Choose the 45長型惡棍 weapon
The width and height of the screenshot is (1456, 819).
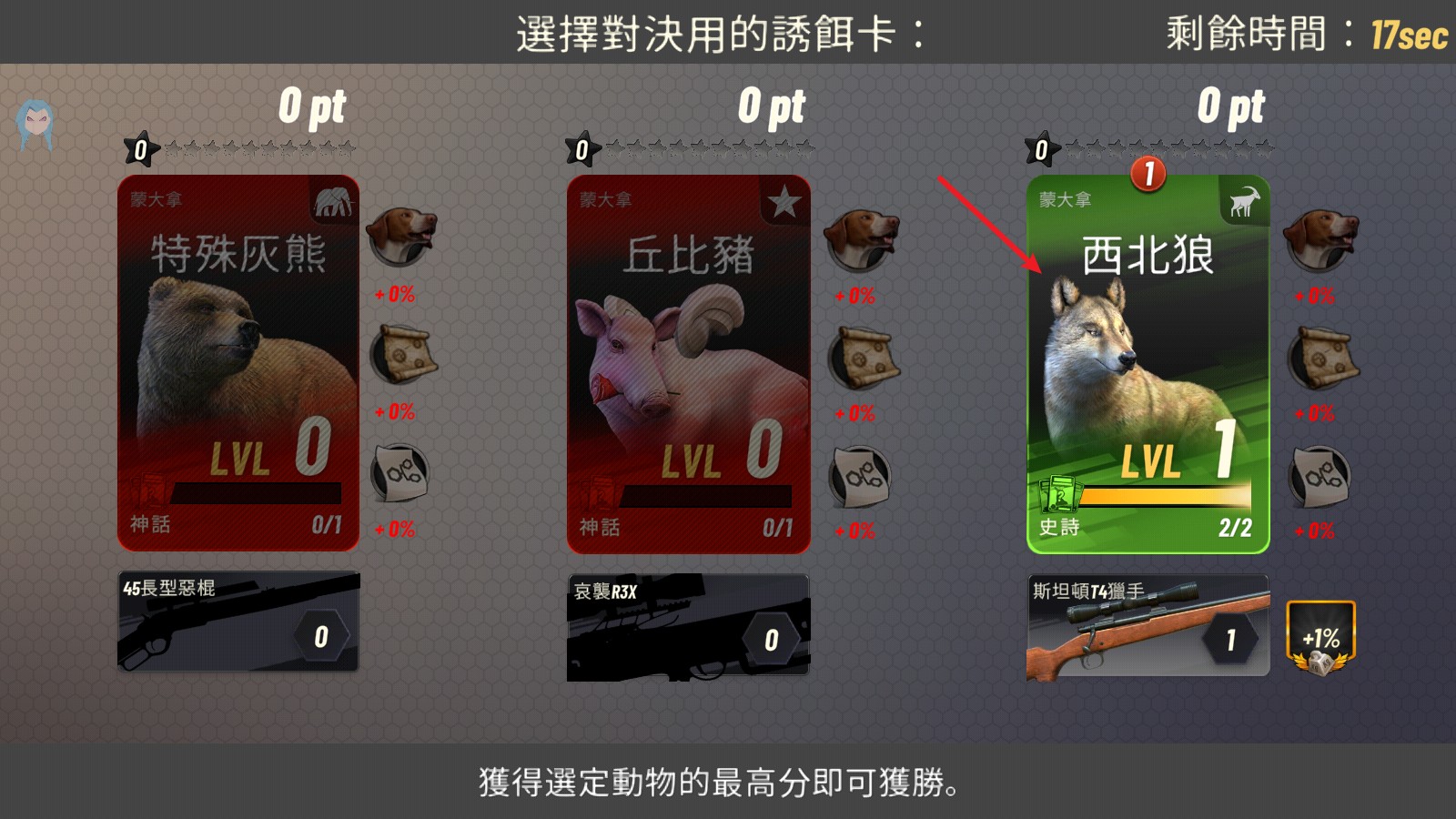[x=238, y=622]
